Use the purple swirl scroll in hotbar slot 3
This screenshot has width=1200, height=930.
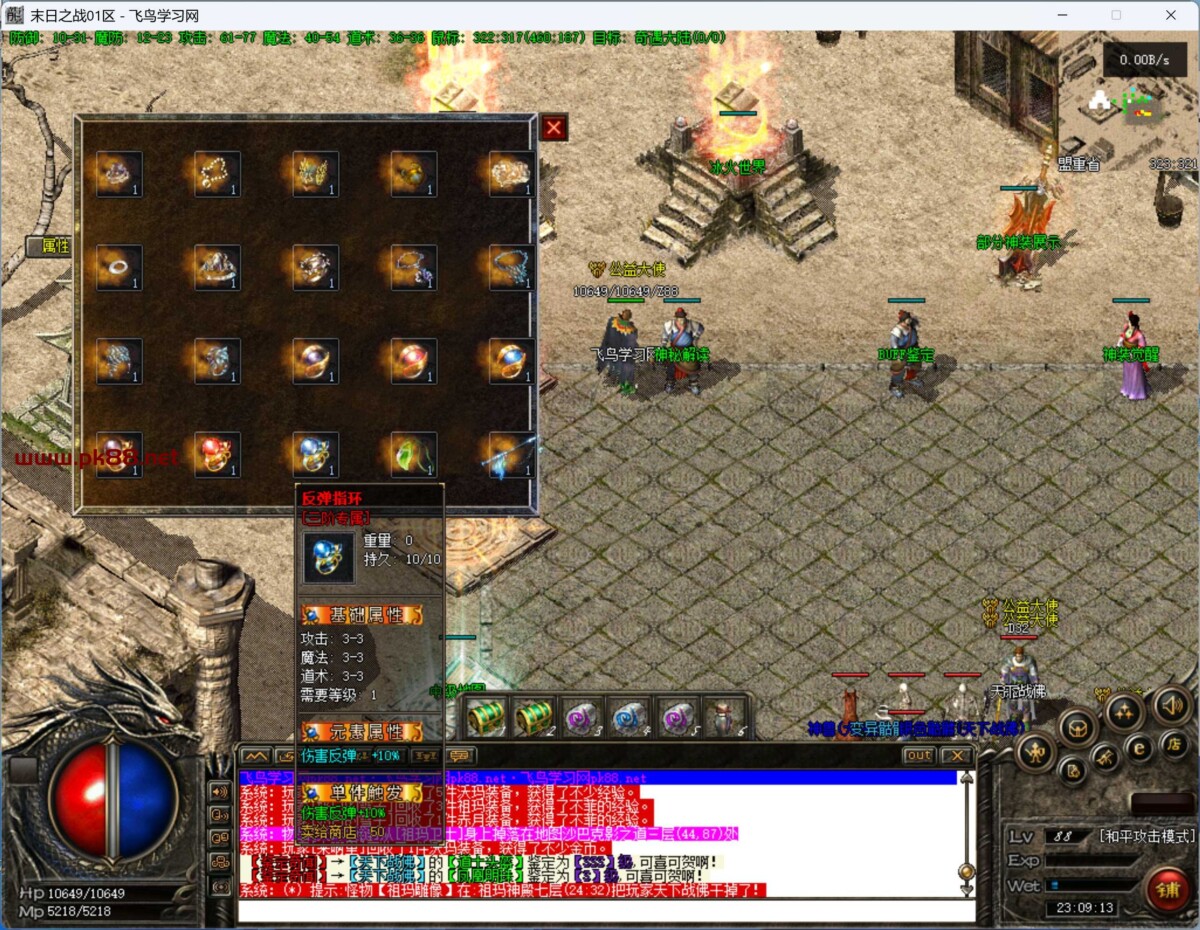point(582,716)
